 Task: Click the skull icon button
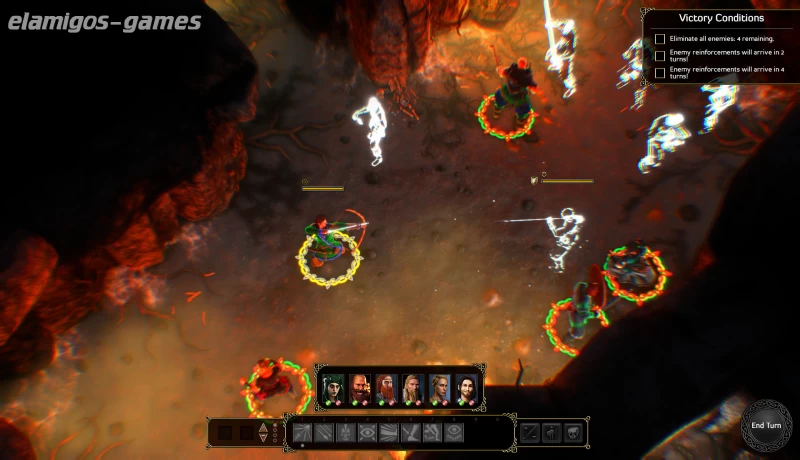(x=574, y=432)
